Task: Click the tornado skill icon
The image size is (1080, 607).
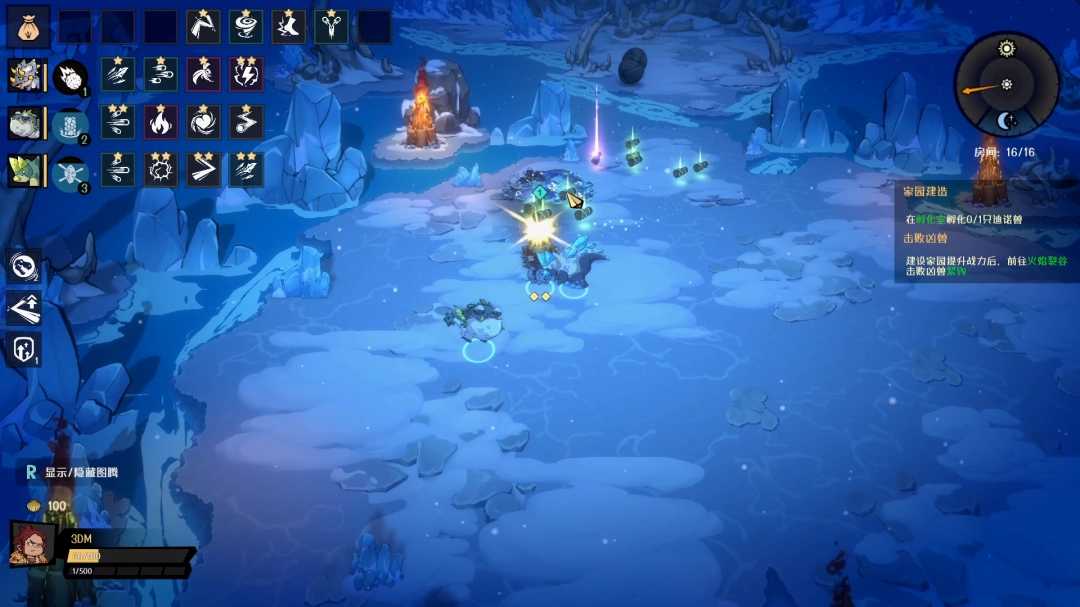Action: pyautogui.click(x=246, y=27)
